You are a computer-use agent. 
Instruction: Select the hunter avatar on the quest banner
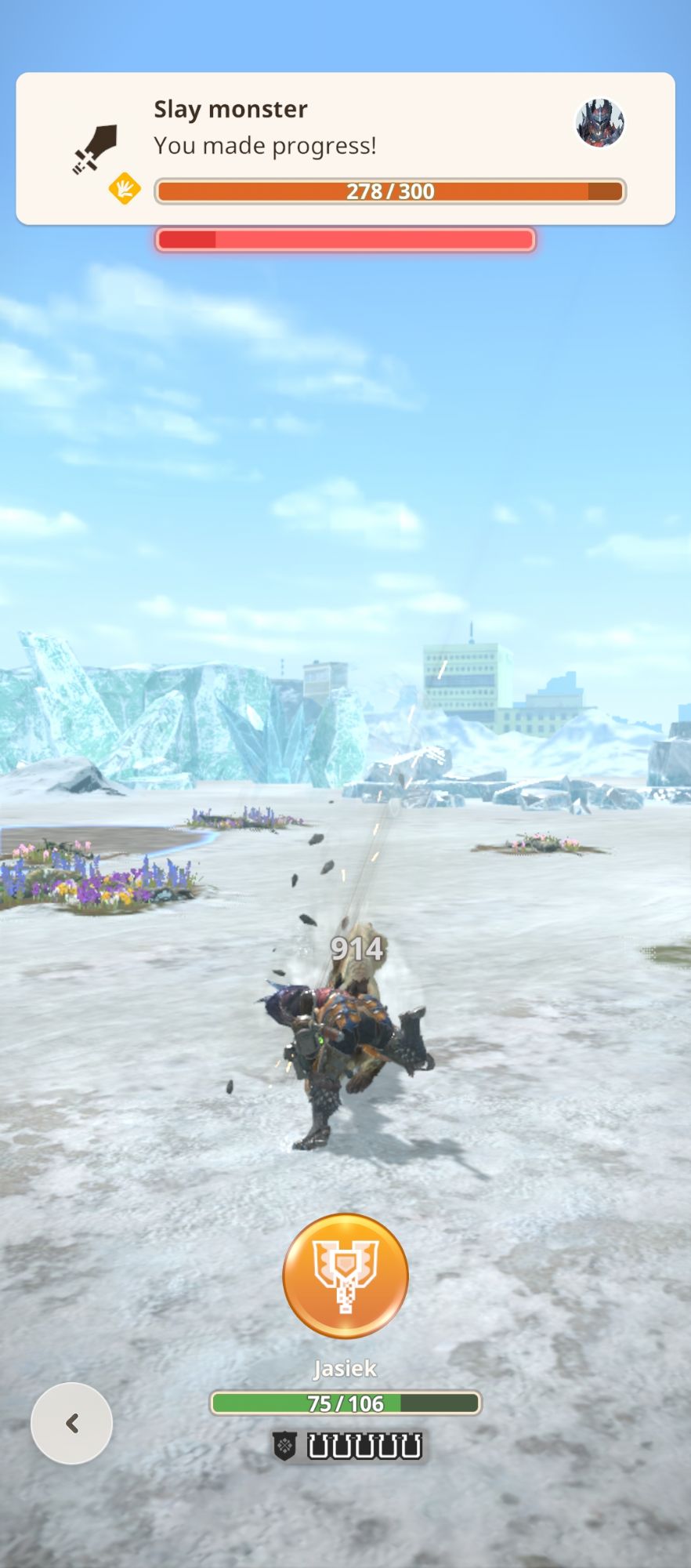tap(600, 123)
